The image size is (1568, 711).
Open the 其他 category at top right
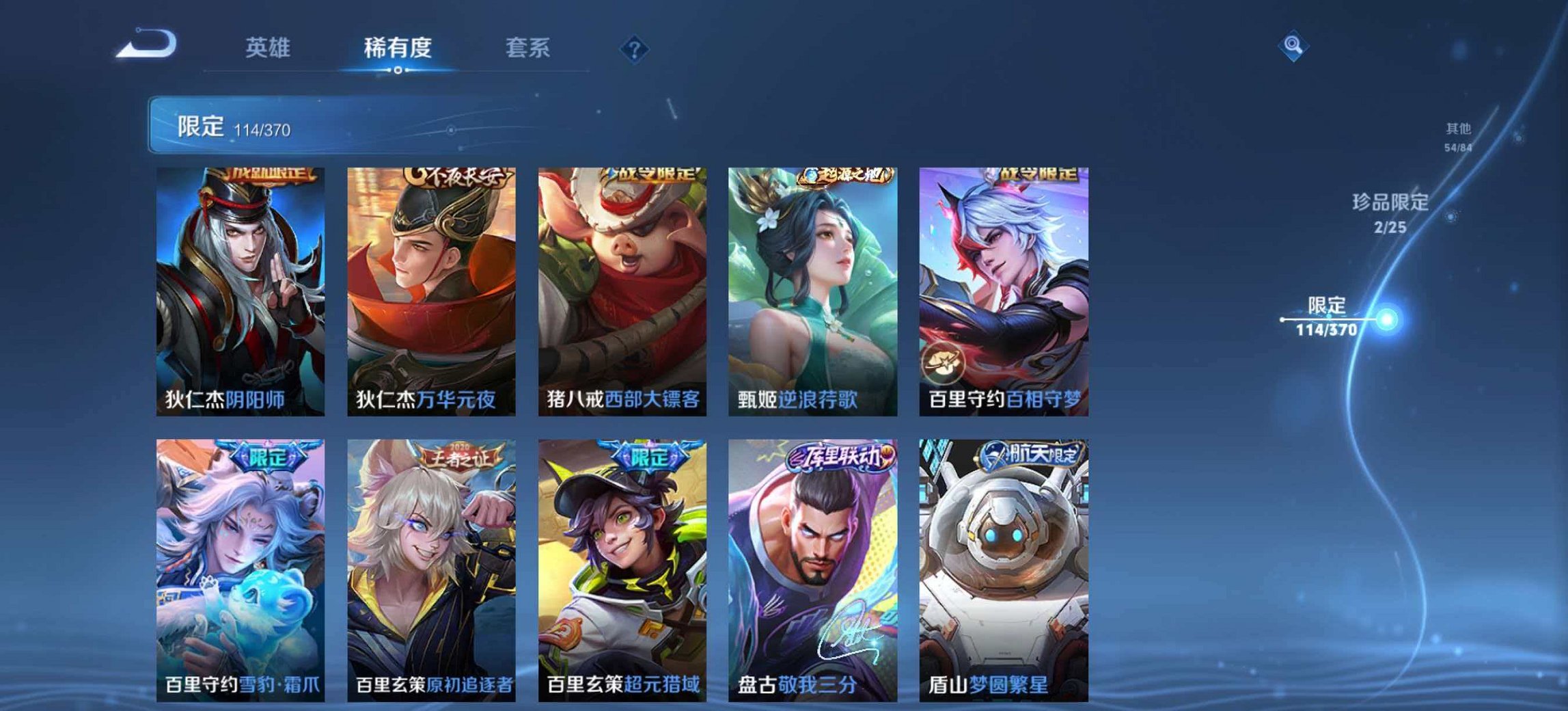(1459, 129)
